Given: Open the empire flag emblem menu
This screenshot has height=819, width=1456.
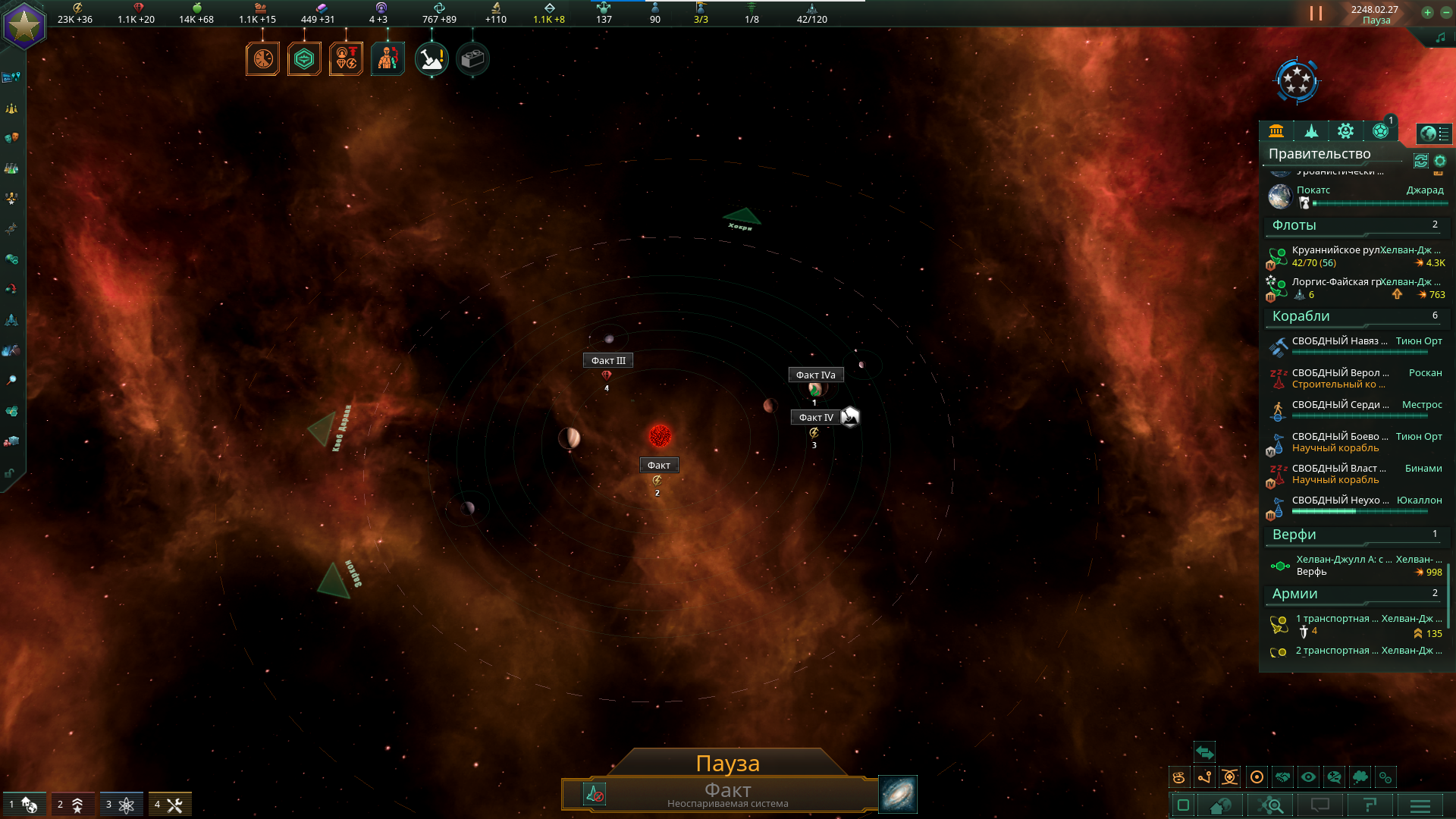Looking at the screenshot, I should 24,27.
